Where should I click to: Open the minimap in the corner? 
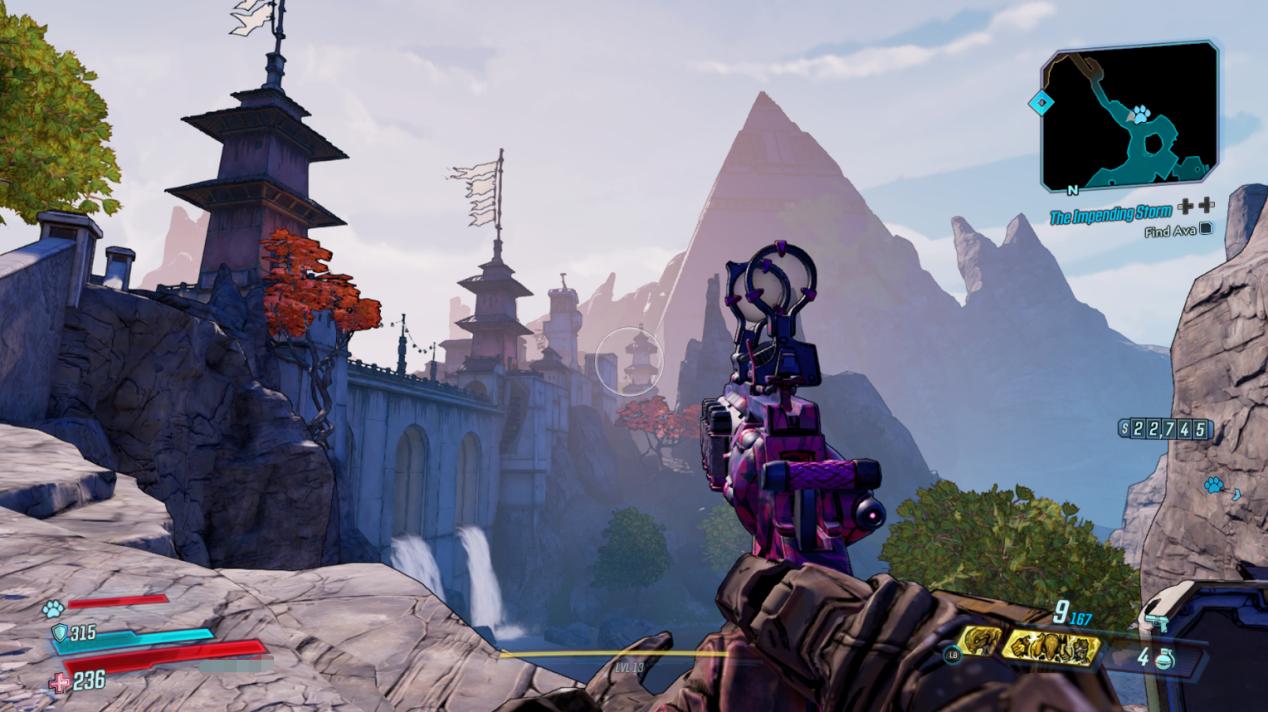coord(1130,118)
